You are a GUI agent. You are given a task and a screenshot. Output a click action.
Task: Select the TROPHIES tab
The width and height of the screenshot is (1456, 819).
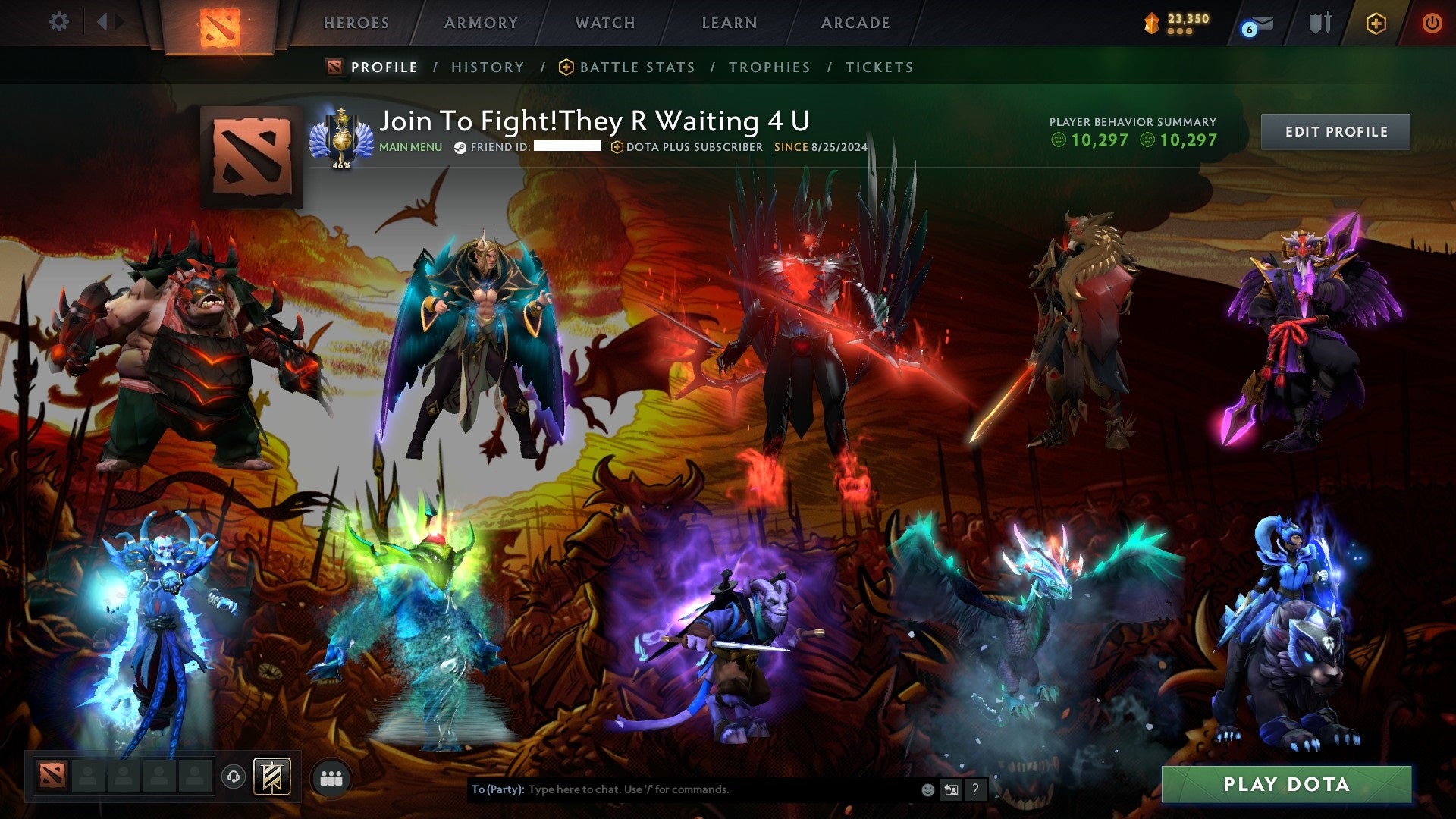(x=769, y=67)
